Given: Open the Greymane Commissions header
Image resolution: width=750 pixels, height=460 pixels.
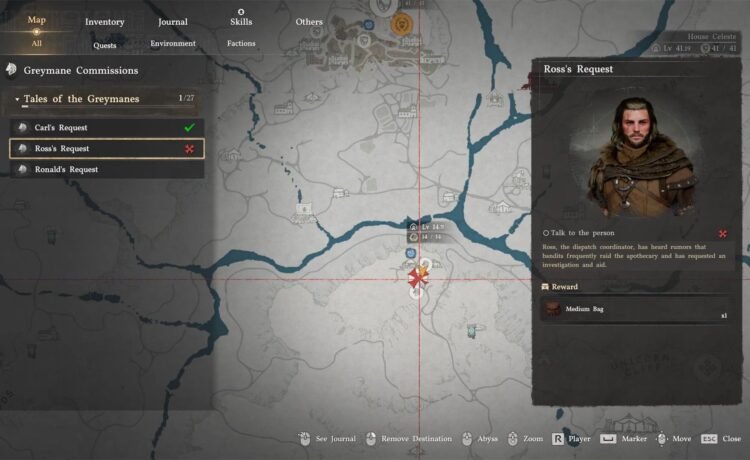Looking at the screenshot, I should pyautogui.click(x=80, y=71).
